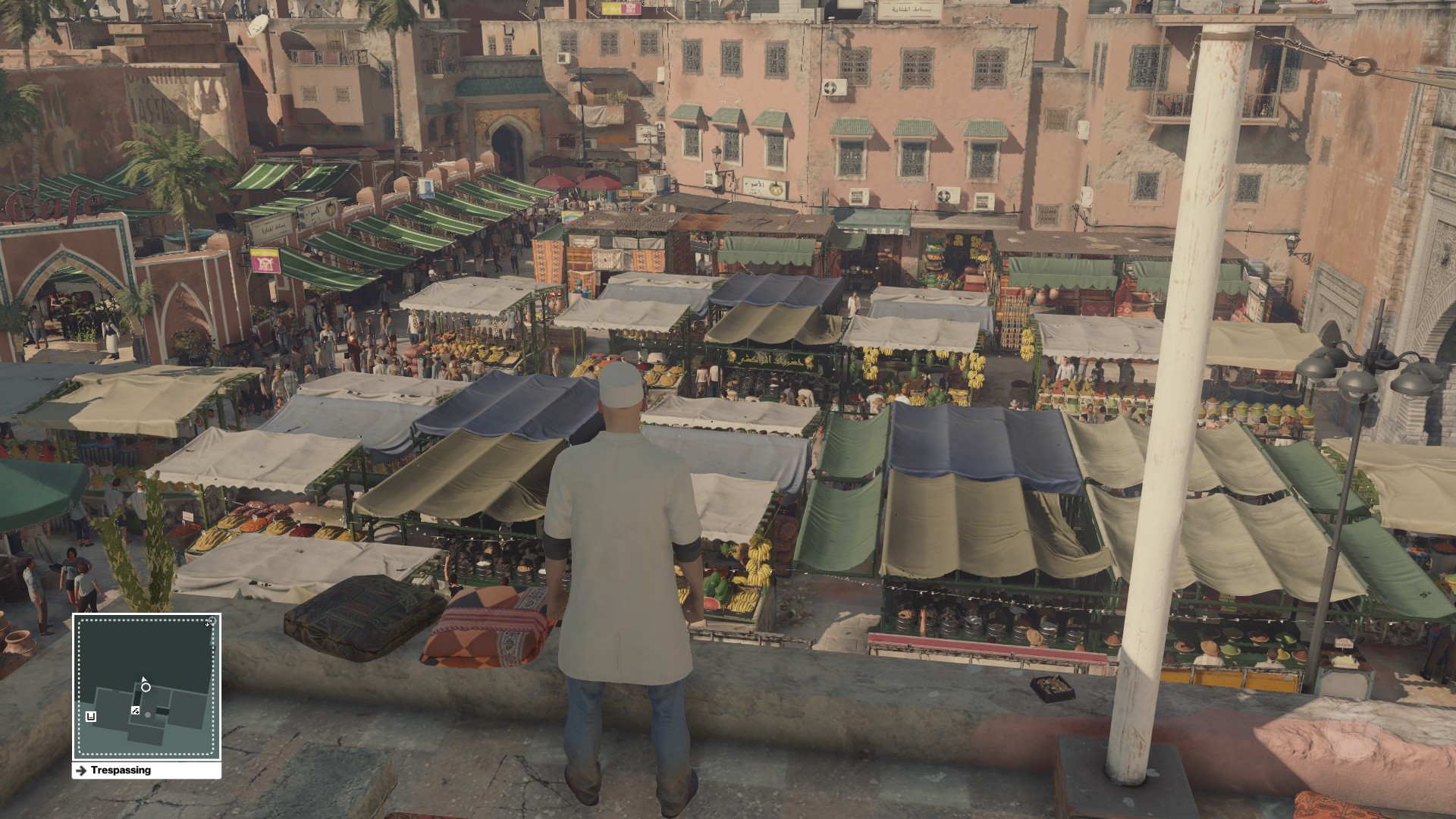Click the container marker on the minimap
The height and width of the screenshot is (819, 1456).
(x=91, y=716)
